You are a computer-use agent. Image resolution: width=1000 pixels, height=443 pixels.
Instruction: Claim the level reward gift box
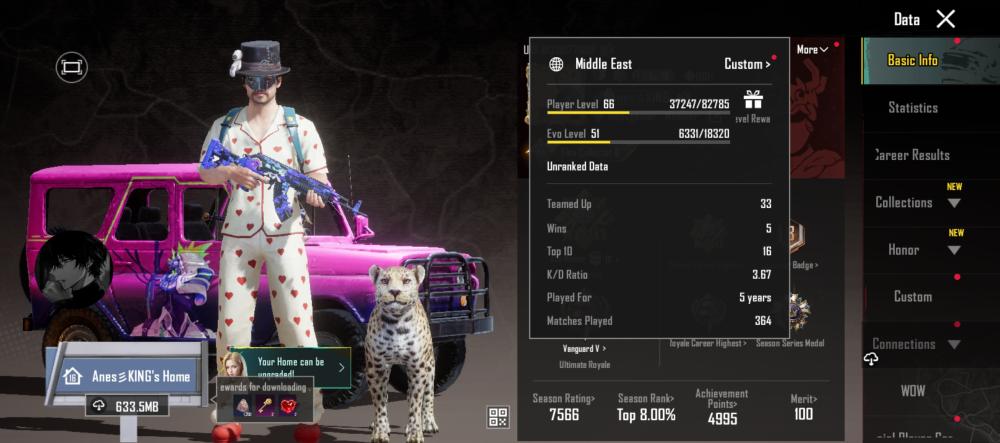tap(753, 99)
